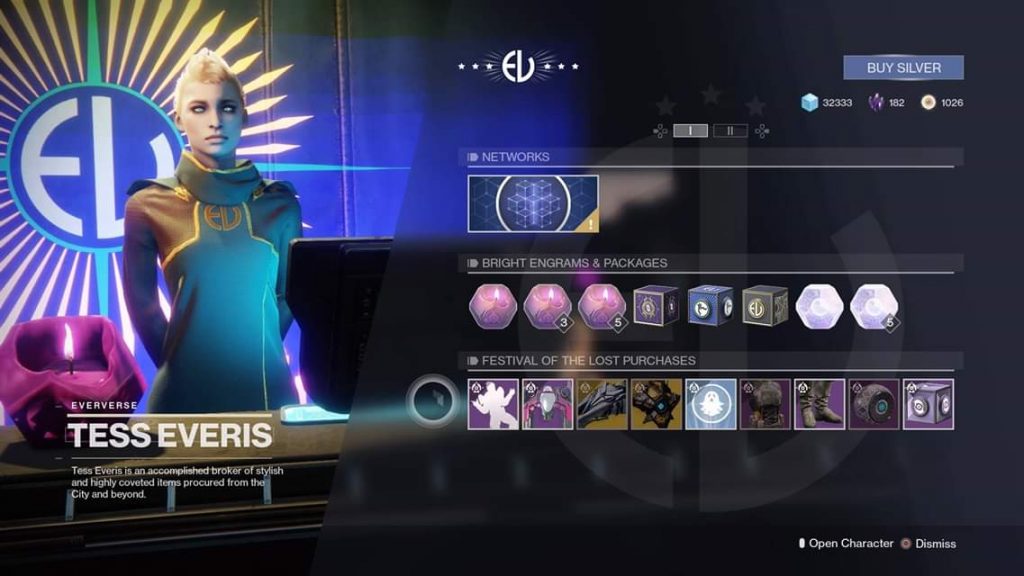Select the white ghost icon item

[711, 404]
